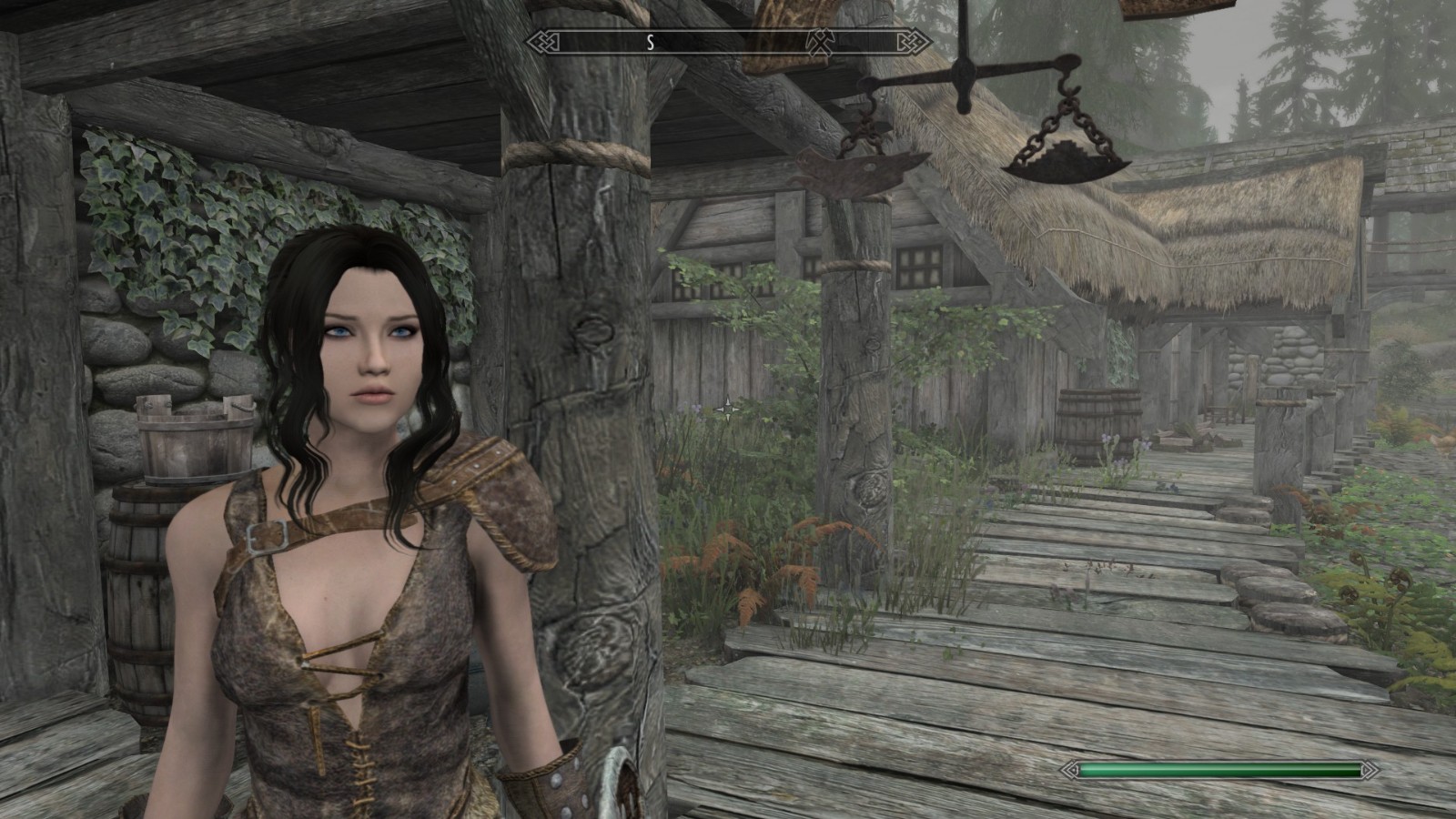The image size is (1456, 819).
Task: Click the compass bar's south heading letter
Action: 651,42
